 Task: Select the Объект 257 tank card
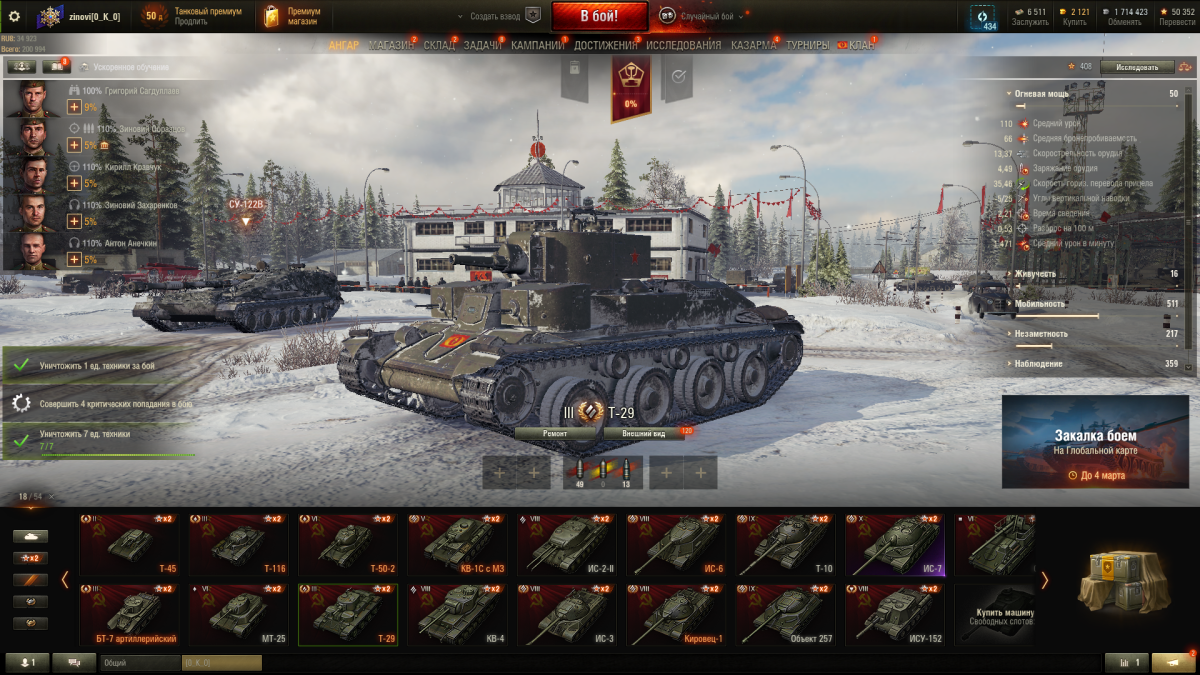coord(785,615)
